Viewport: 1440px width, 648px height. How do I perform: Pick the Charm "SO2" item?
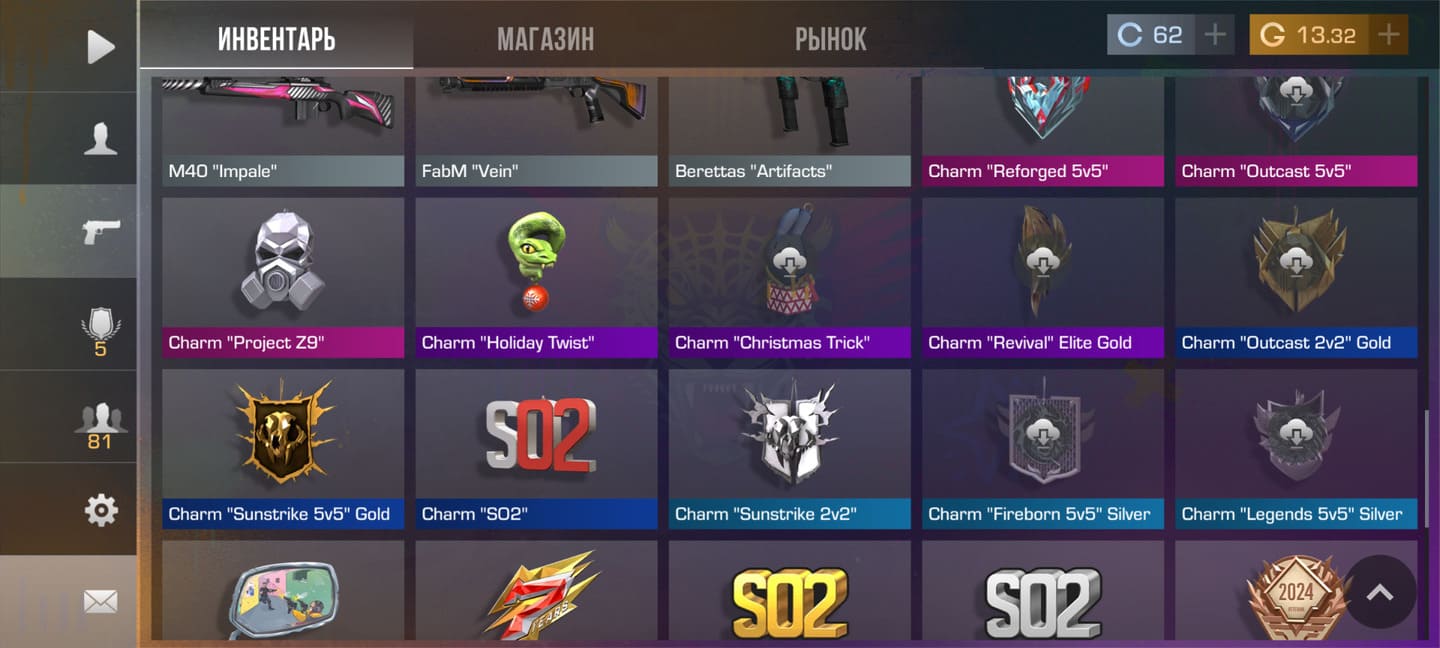coord(536,448)
